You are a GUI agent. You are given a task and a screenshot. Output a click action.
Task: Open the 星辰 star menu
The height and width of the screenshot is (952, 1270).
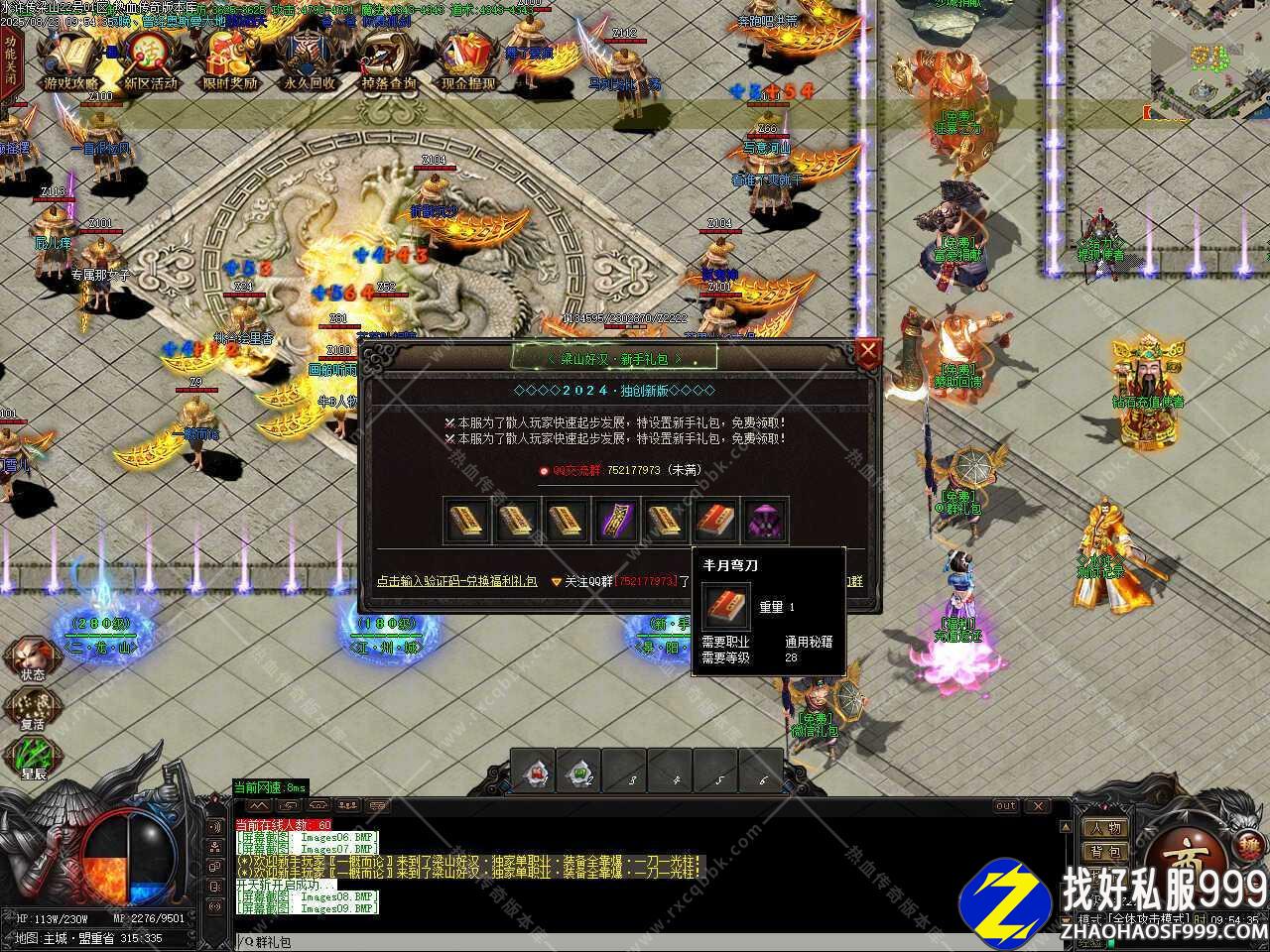pyautogui.click(x=33, y=757)
